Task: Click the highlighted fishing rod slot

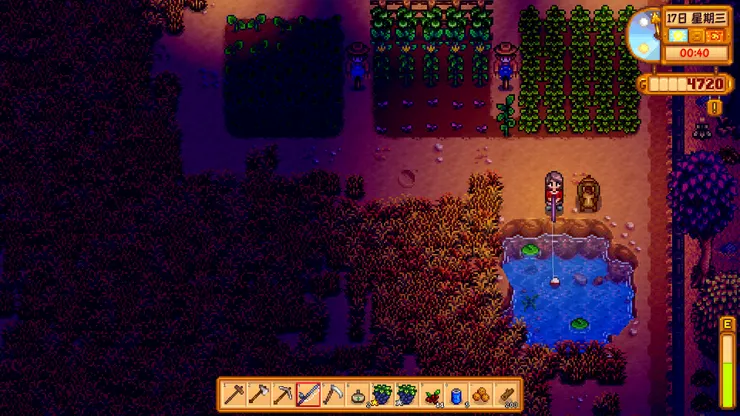Action: pos(308,395)
